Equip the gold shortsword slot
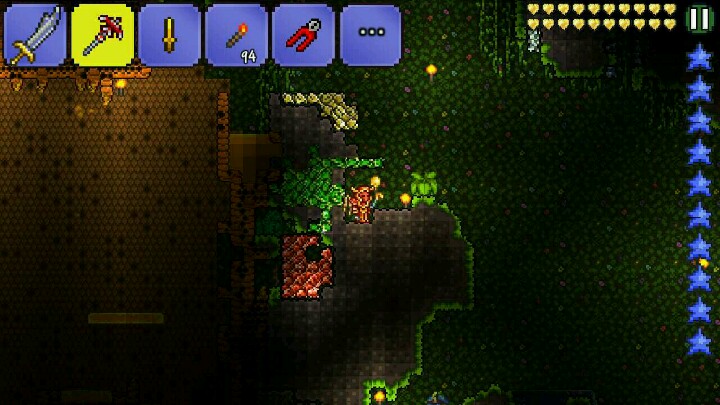This screenshot has height=405, width=720. pyautogui.click(x=169, y=35)
